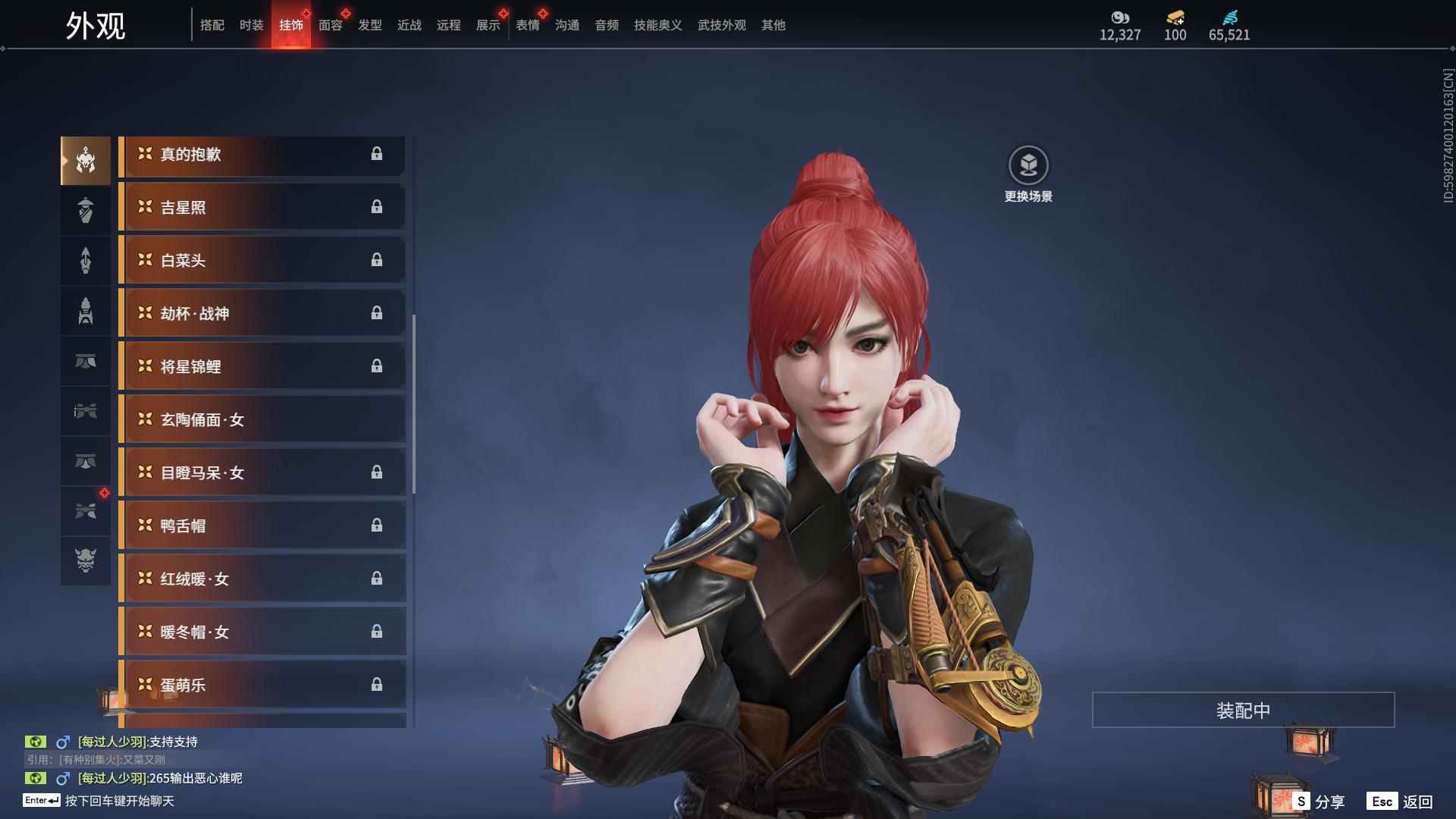Switch to the 武技外观 tab

tap(721, 25)
